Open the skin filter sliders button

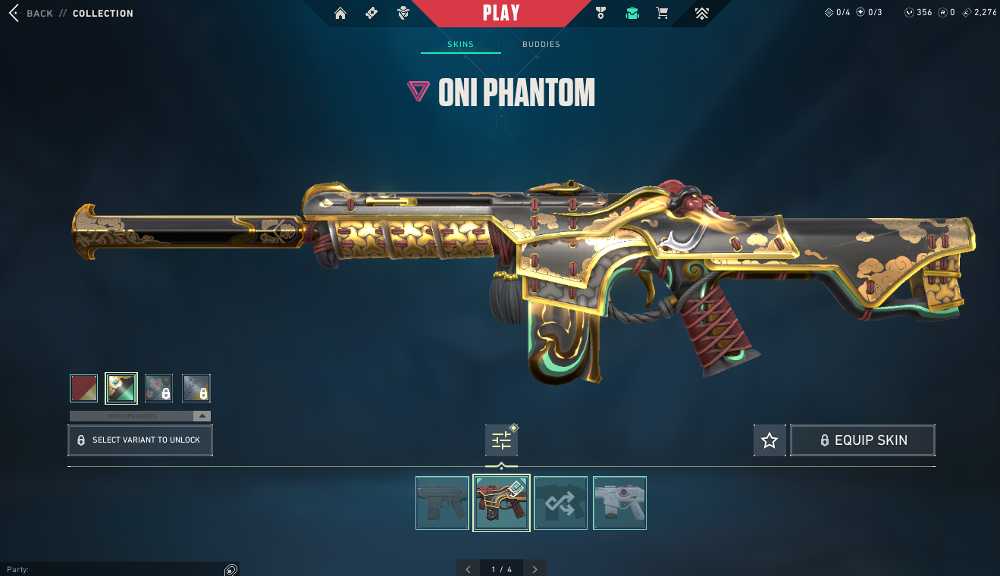(501, 440)
